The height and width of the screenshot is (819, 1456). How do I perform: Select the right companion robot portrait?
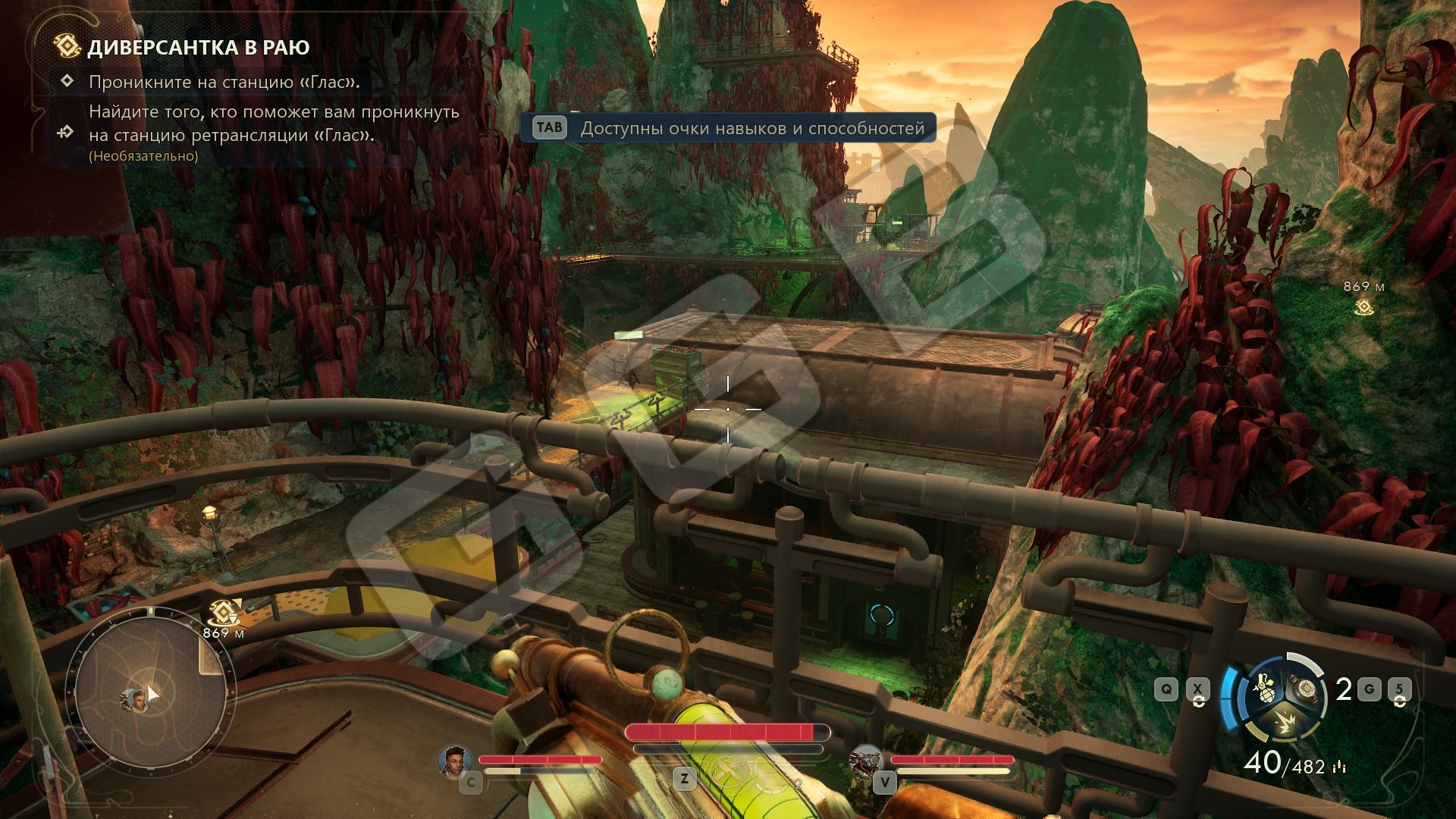(x=866, y=760)
